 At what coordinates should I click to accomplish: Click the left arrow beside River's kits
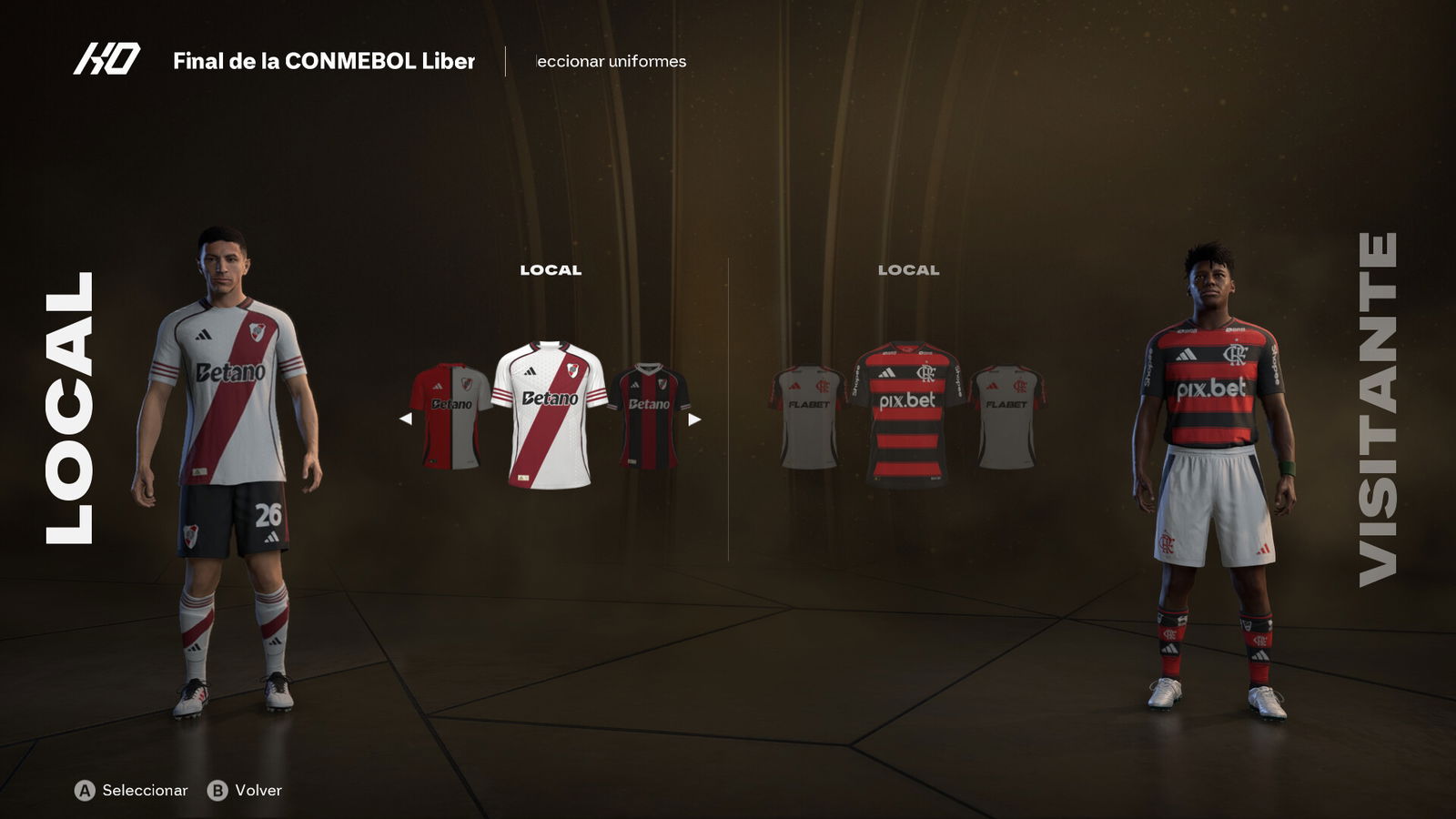point(406,419)
